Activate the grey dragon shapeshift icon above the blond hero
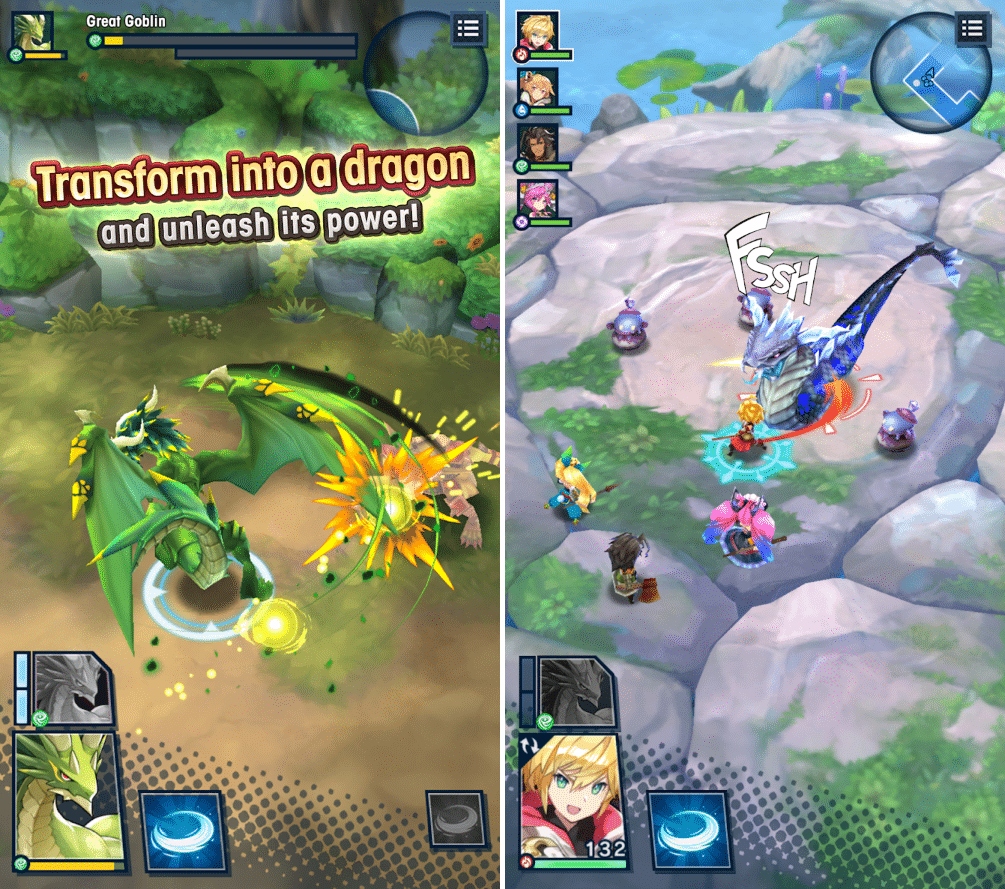 tap(578, 692)
